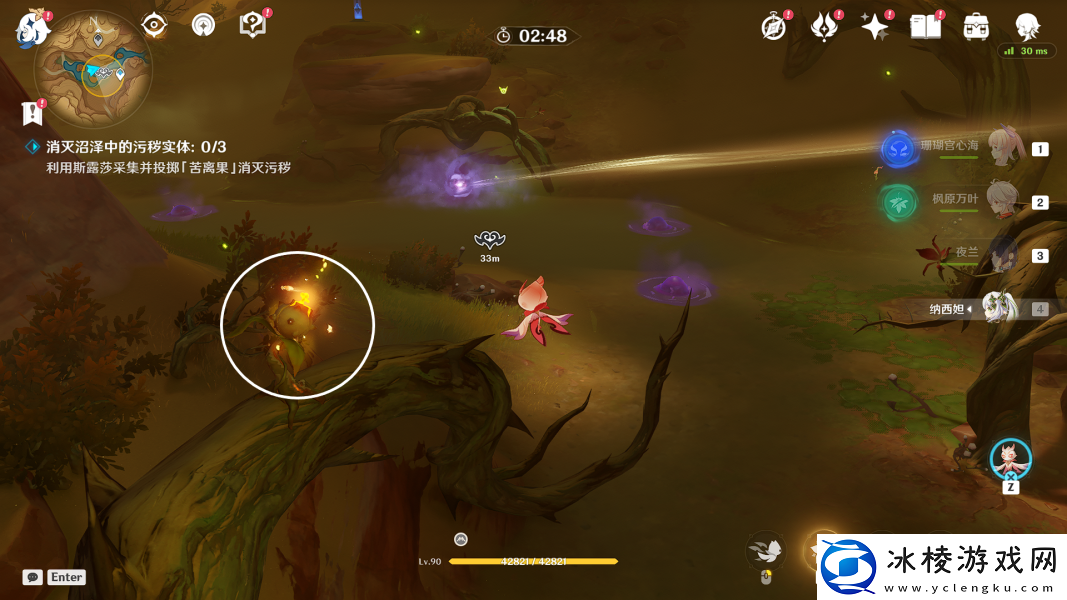The image size is (1067, 600).
Task: Open the icon right of elemental sight
Action: pyautogui.click(x=203, y=25)
